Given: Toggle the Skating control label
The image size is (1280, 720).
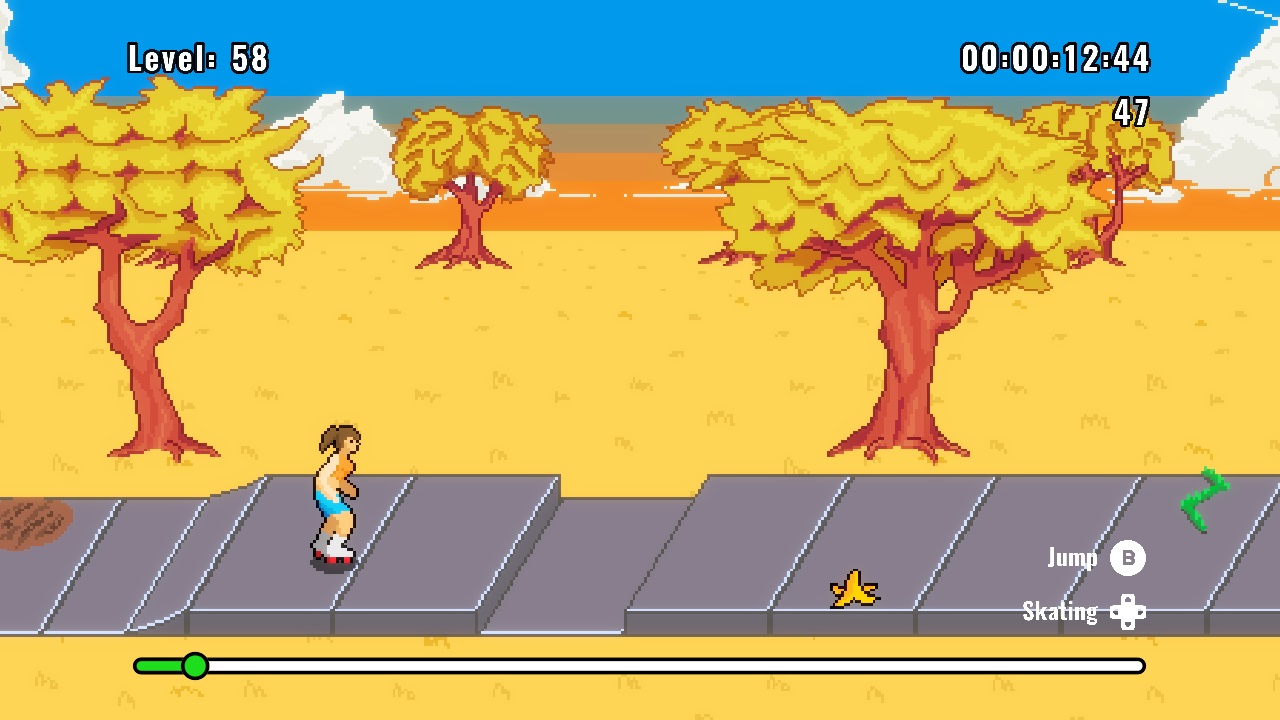Looking at the screenshot, I should (x=1058, y=611).
